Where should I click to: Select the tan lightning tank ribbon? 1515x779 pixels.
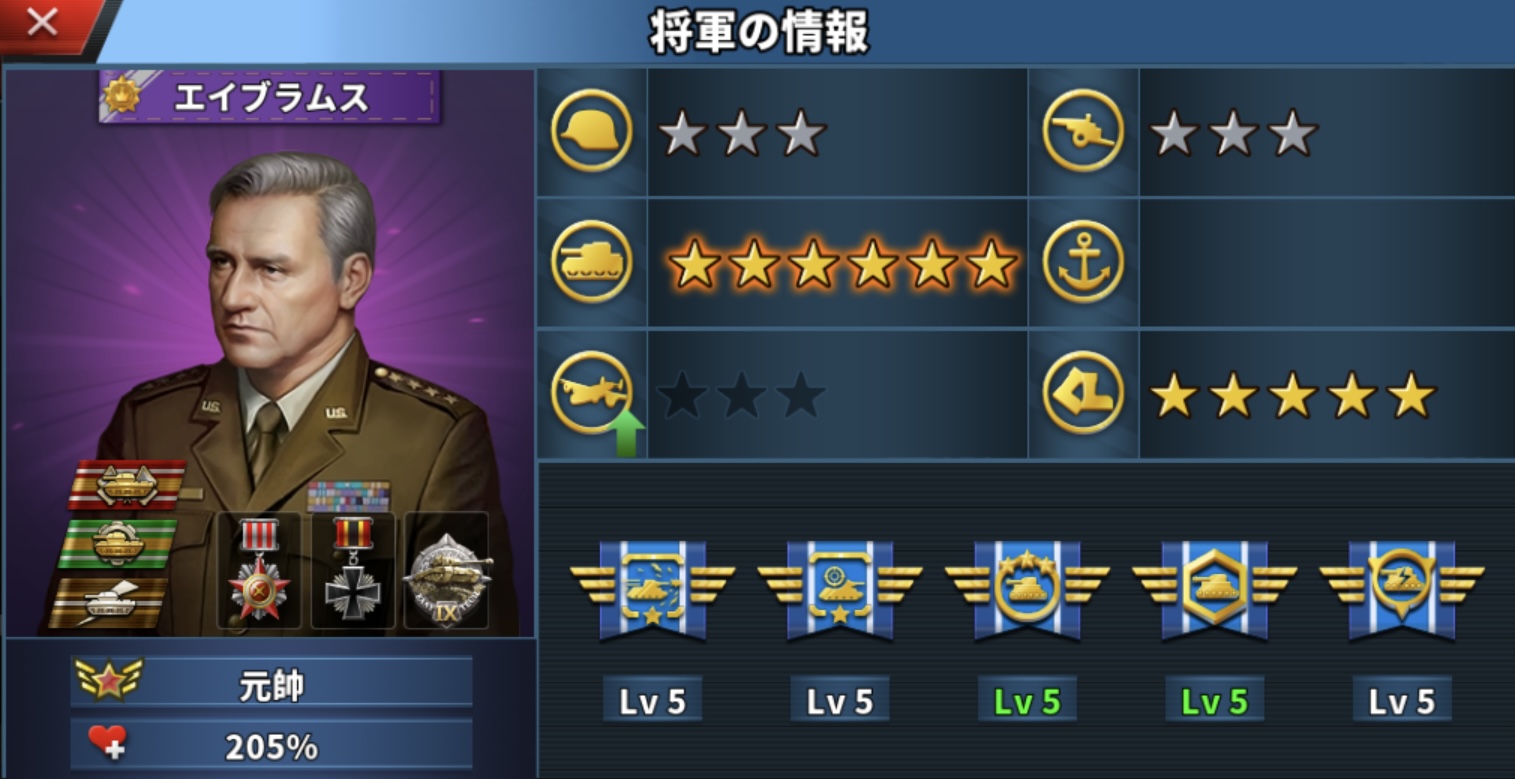point(110,602)
